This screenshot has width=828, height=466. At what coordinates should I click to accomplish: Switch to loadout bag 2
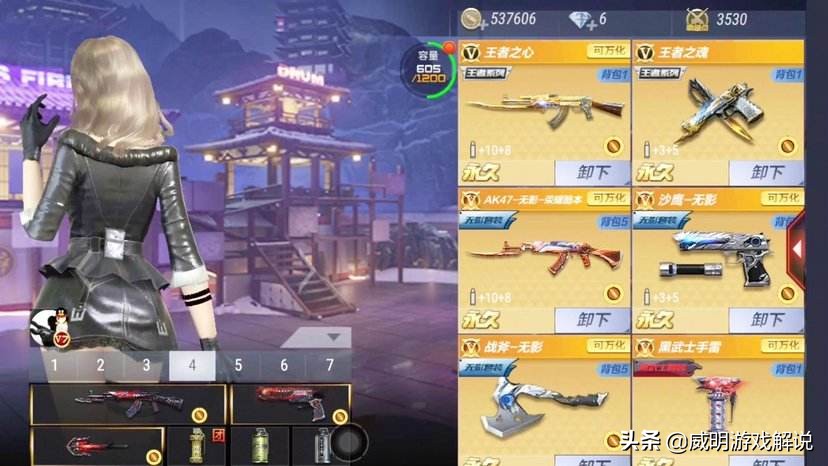[x=100, y=366]
